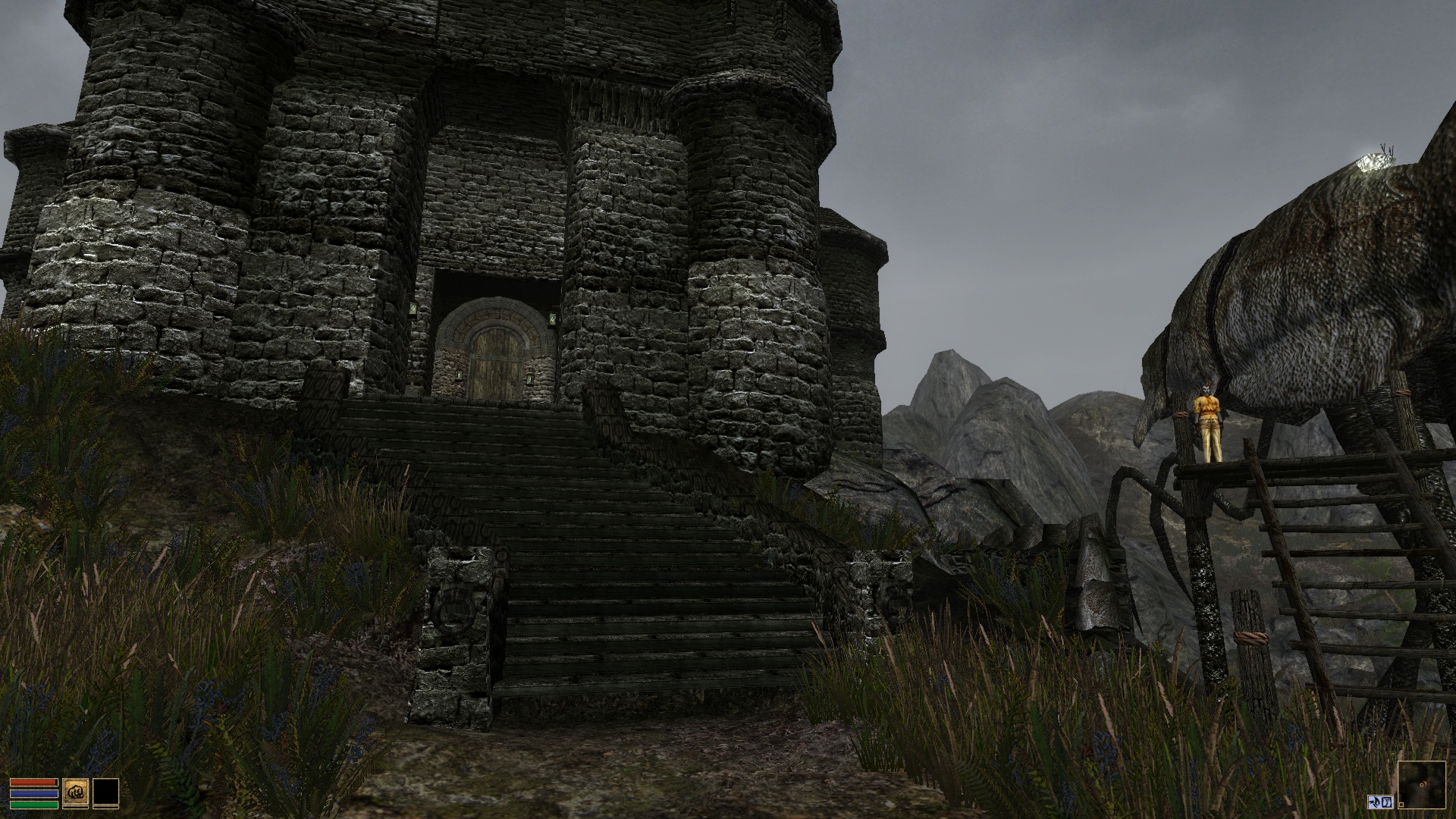Screen dimensions: 1456x819
Task: Click the leftmost active spell effect icon
Action: (x=1373, y=801)
